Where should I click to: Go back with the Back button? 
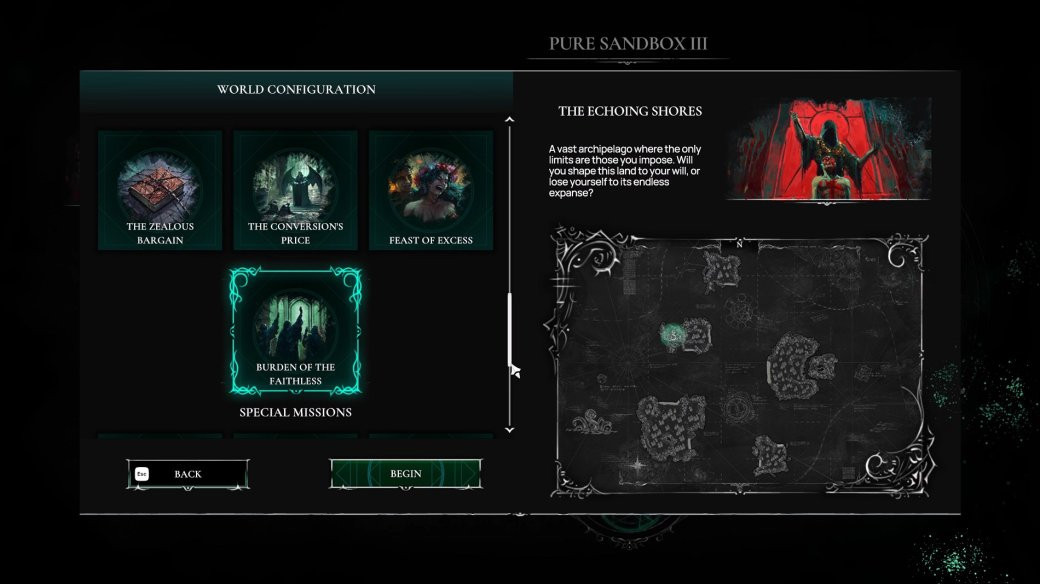coord(188,474)
